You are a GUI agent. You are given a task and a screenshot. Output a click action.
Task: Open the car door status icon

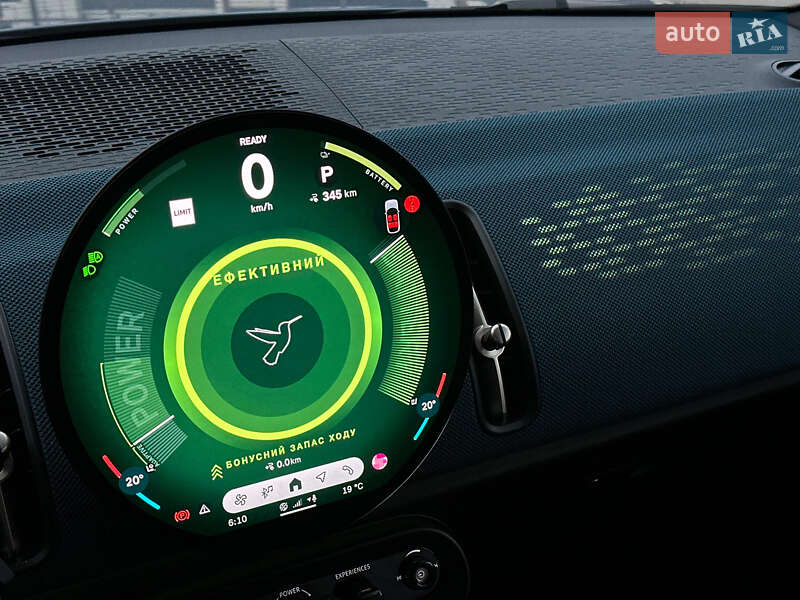(391, 215)
